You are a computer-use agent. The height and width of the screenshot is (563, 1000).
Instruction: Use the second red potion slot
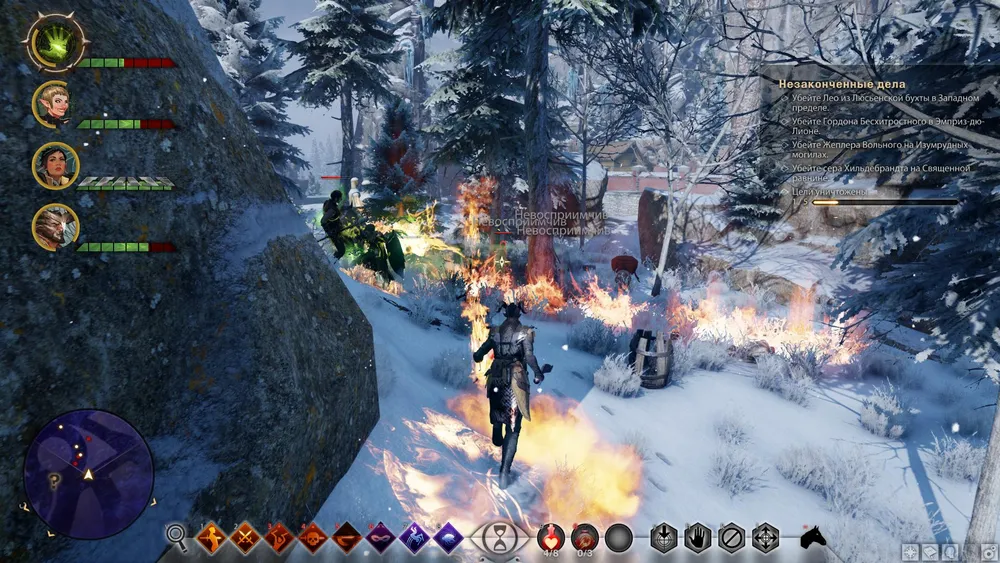pyautogui.click(x=585, y=537)
